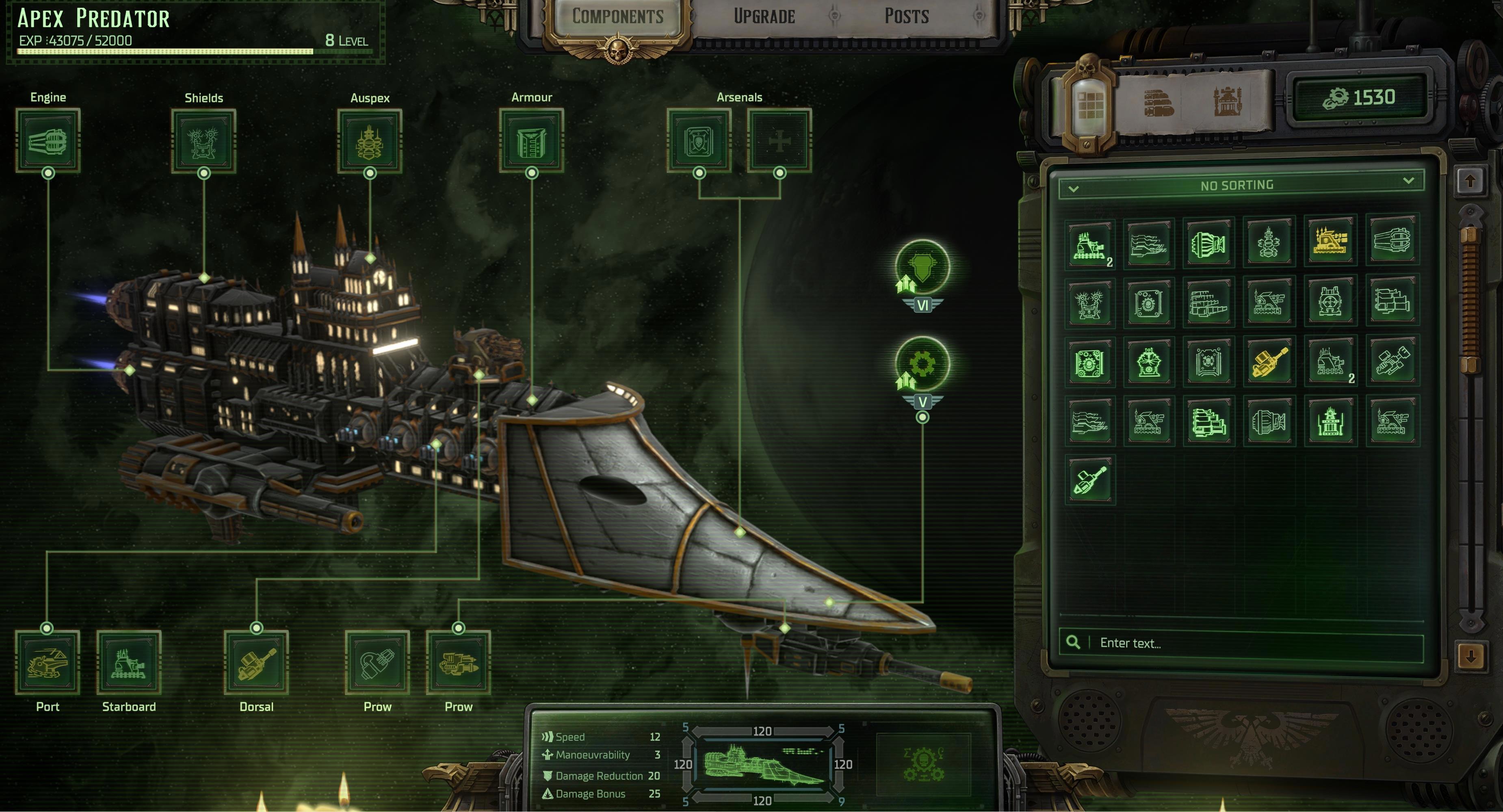
Task: Click the inventory scroll down arrow button
Action: (x=1470, y=657)
